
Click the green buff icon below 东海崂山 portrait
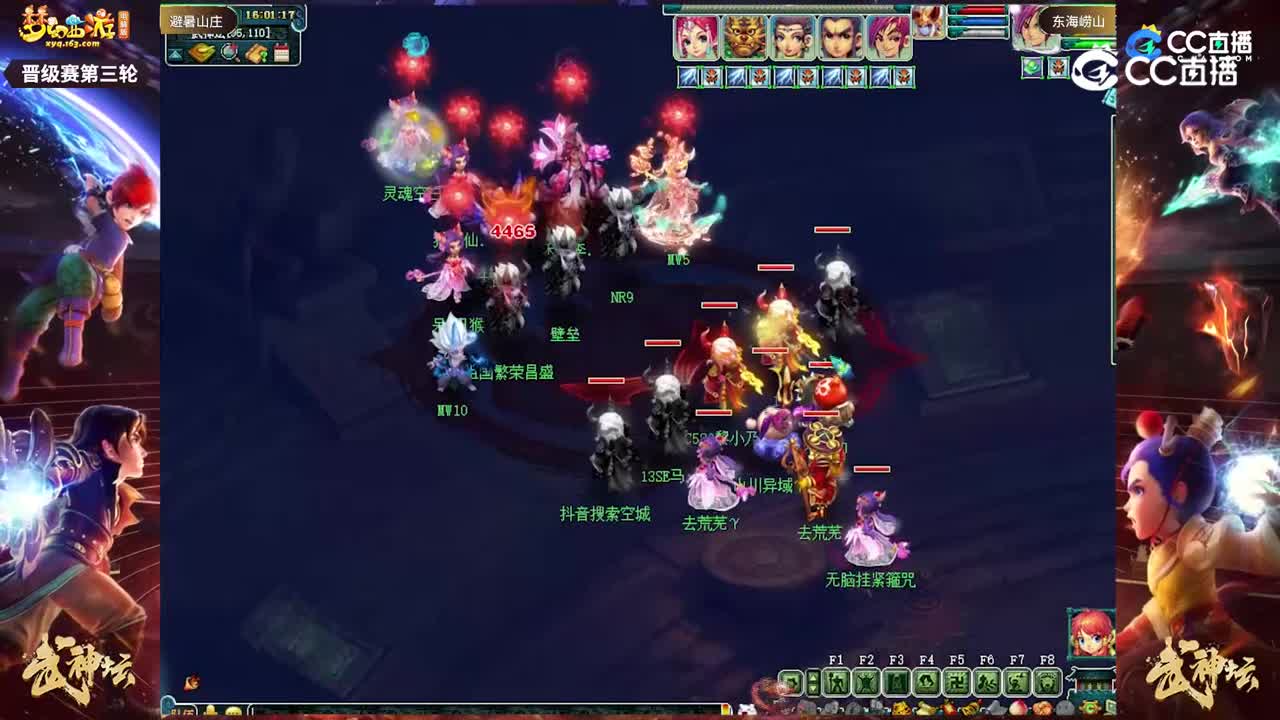[1032, 68]
